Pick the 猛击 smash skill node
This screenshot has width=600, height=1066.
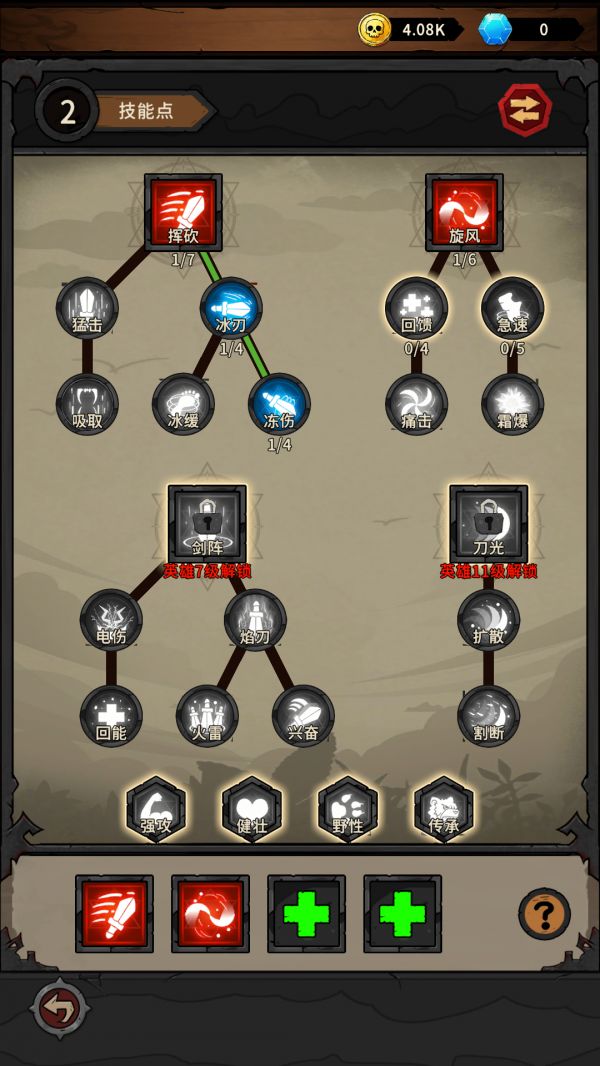click(x=87, y=307)
